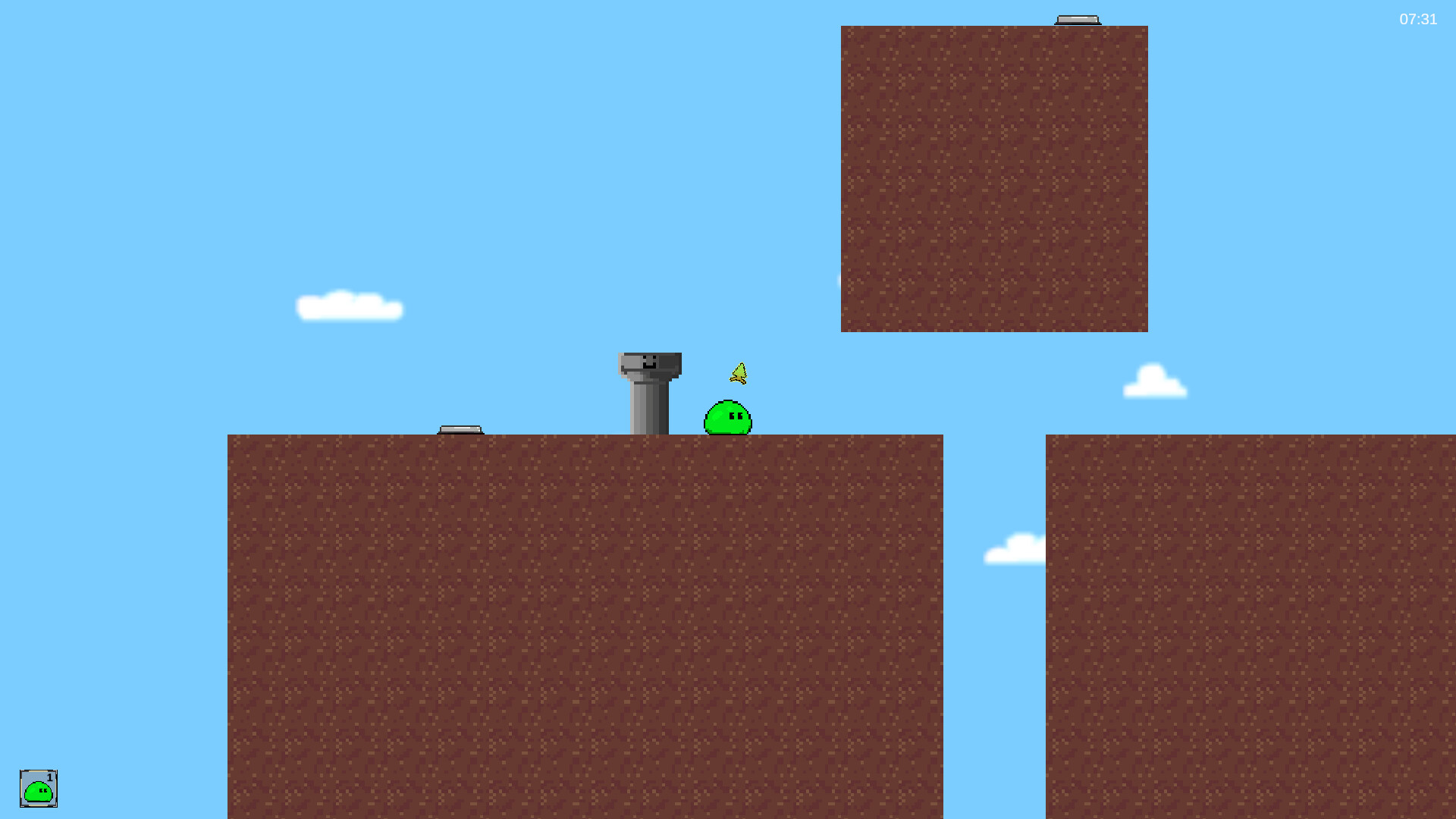Screen dimensions: 1456x819
Task: Click the metal plate atop the floating island
Action: [1078, 17]
